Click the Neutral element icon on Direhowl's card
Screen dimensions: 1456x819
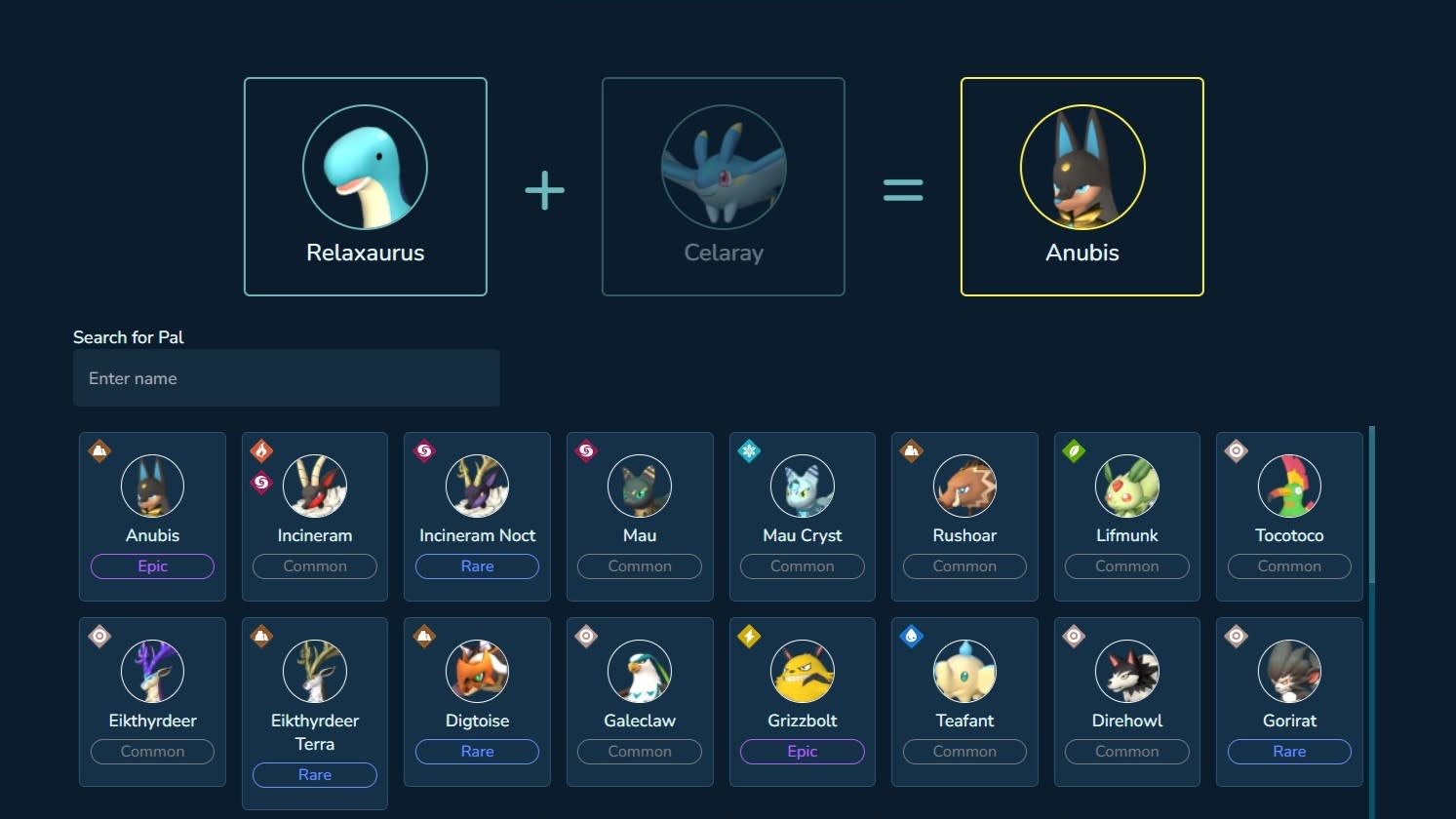1074,637
